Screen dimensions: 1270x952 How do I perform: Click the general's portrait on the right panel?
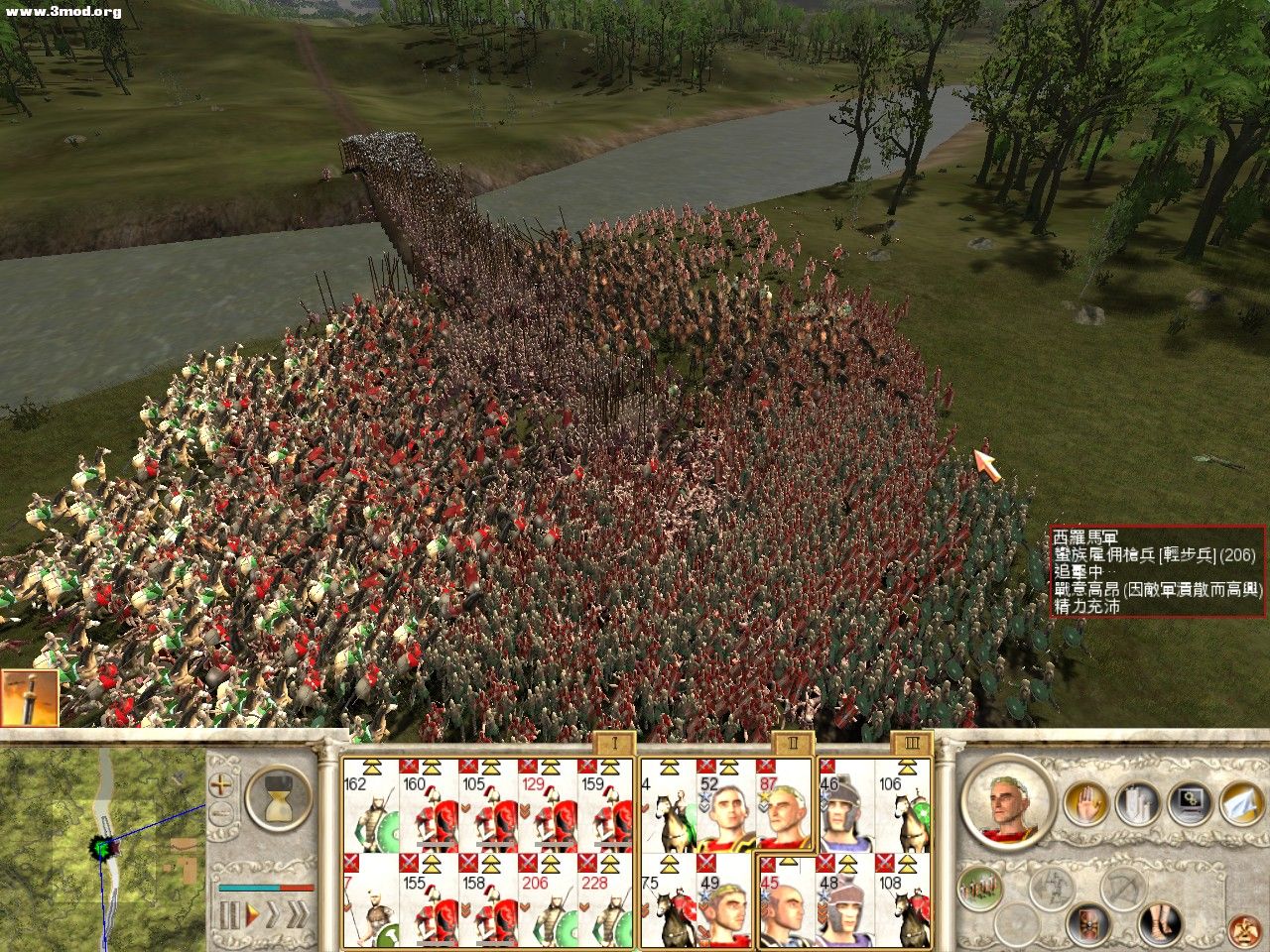click(1004, 803)
